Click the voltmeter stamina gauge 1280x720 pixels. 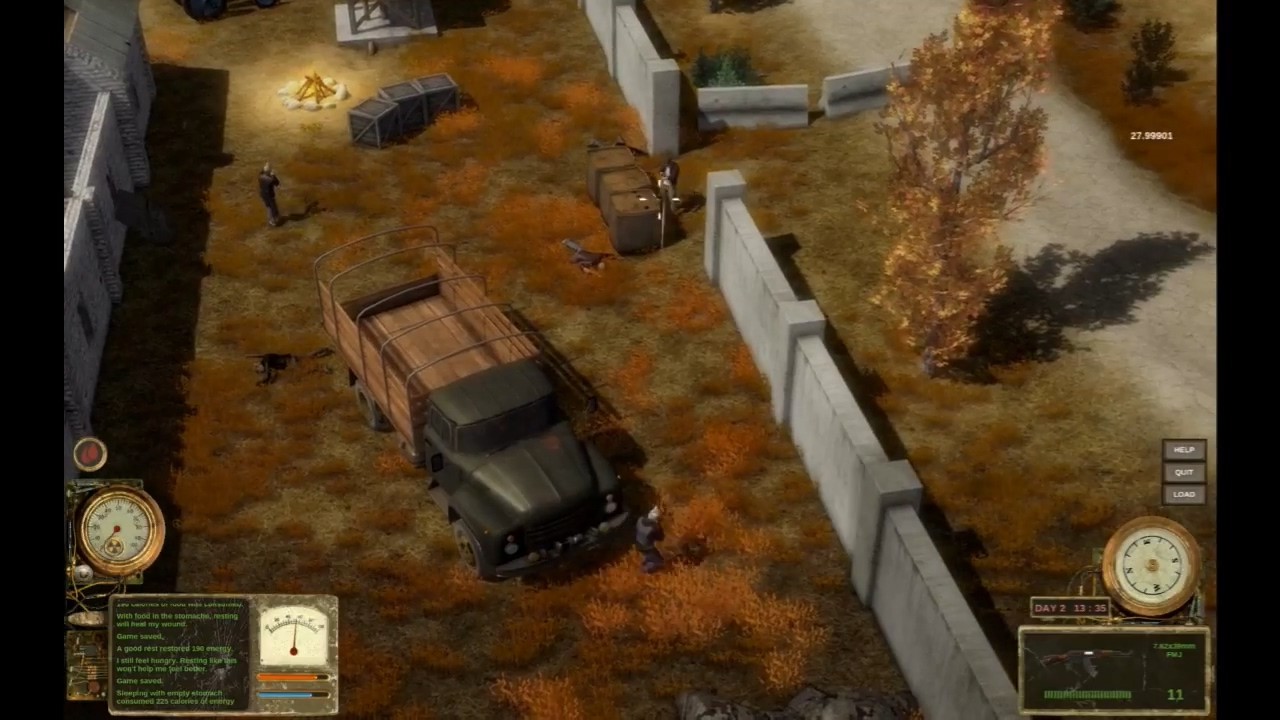click(293, 637)
